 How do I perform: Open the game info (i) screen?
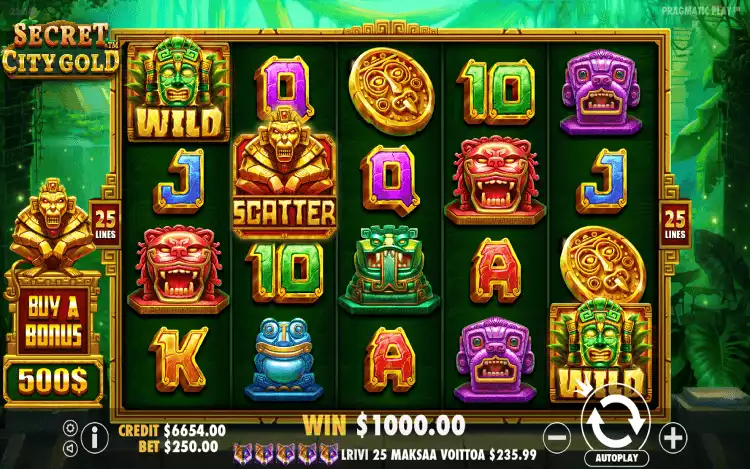point(95,436)
